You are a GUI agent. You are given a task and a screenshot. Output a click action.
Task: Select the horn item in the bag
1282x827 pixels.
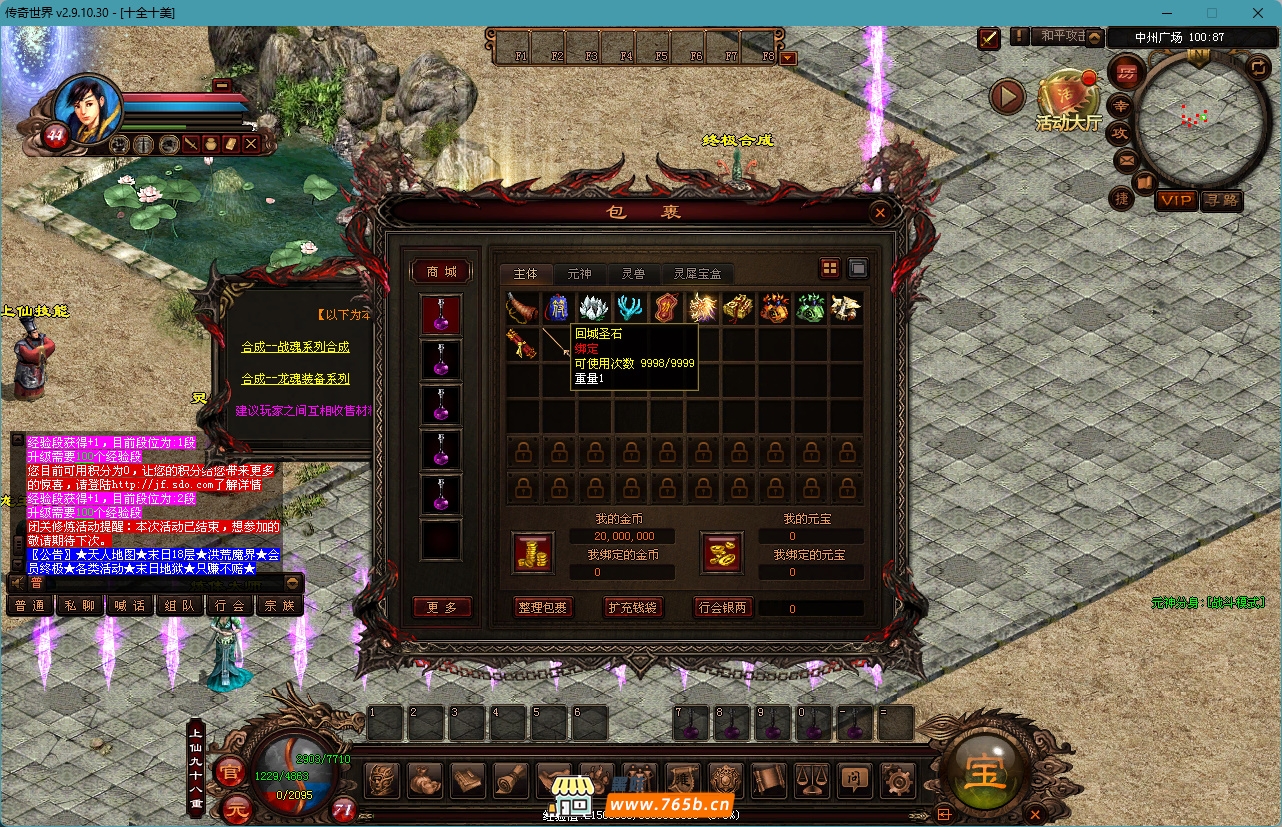pos(522,308)
